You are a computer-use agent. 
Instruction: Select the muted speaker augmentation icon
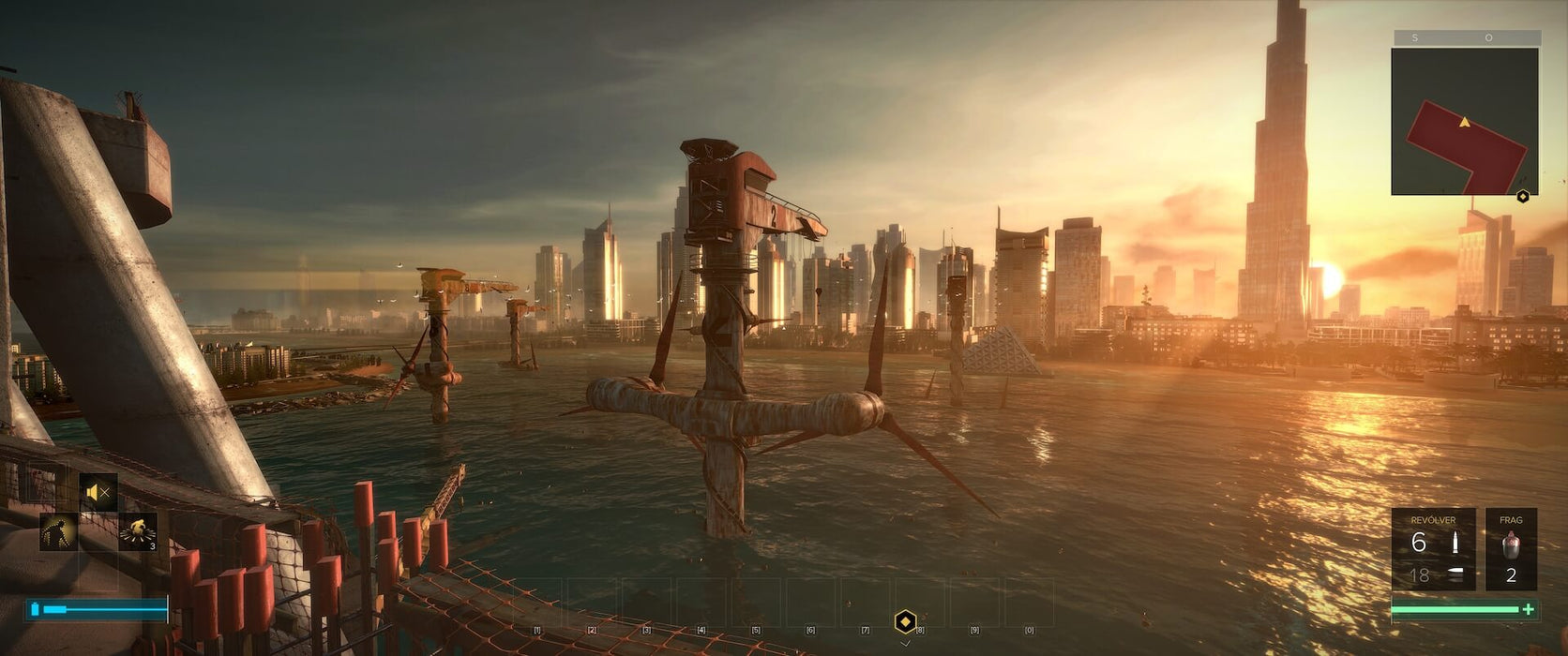(x=98, y=493)
